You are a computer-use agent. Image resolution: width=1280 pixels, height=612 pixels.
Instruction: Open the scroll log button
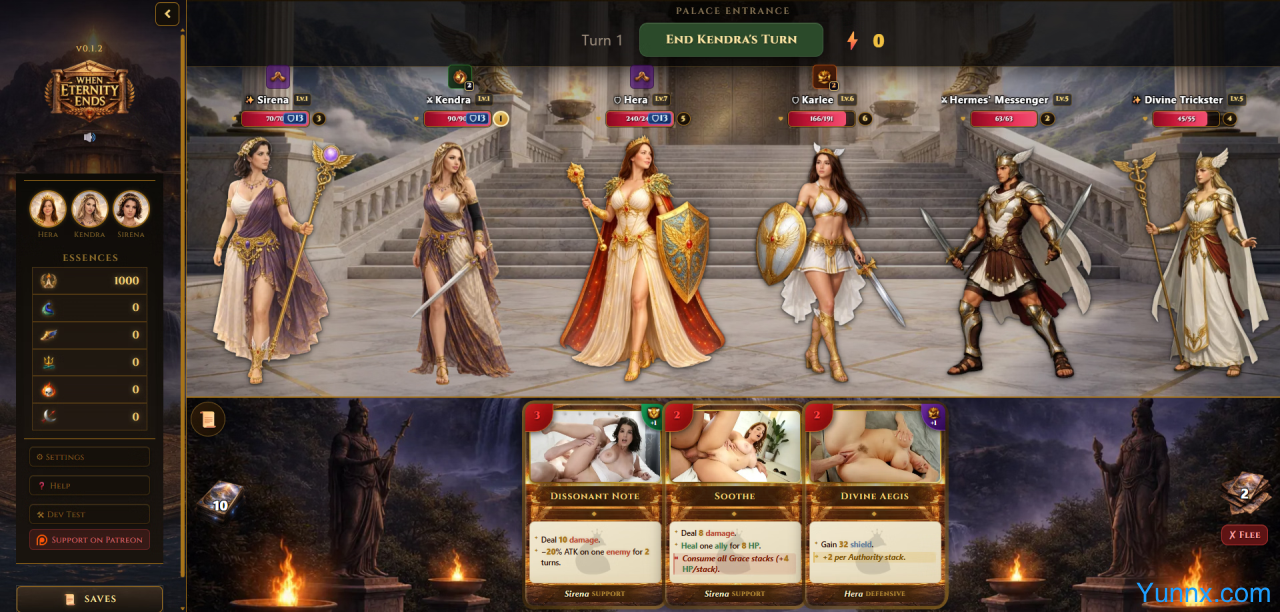[x=208, y=419]
